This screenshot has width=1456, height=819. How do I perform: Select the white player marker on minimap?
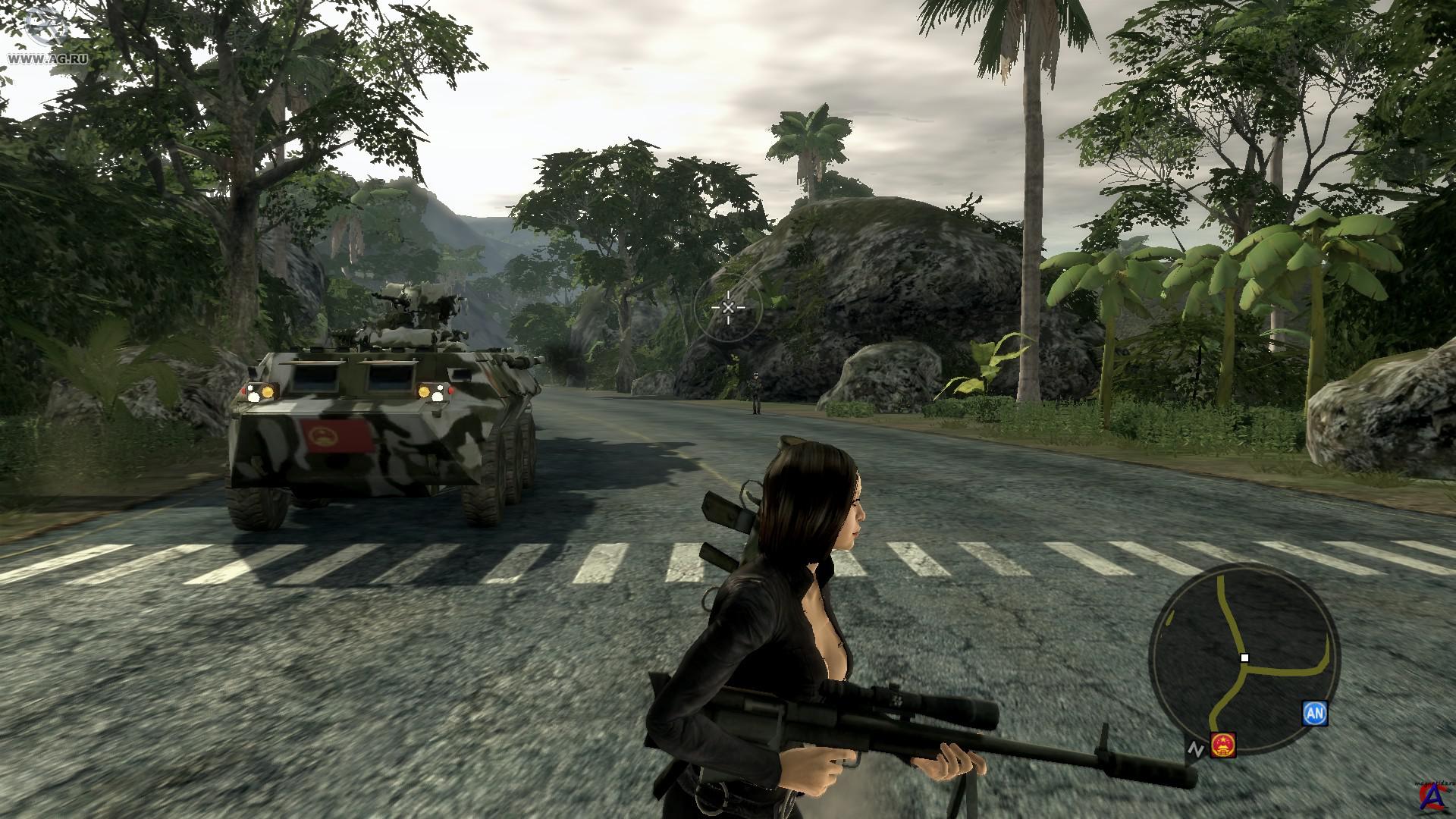tap(1244, 658)
